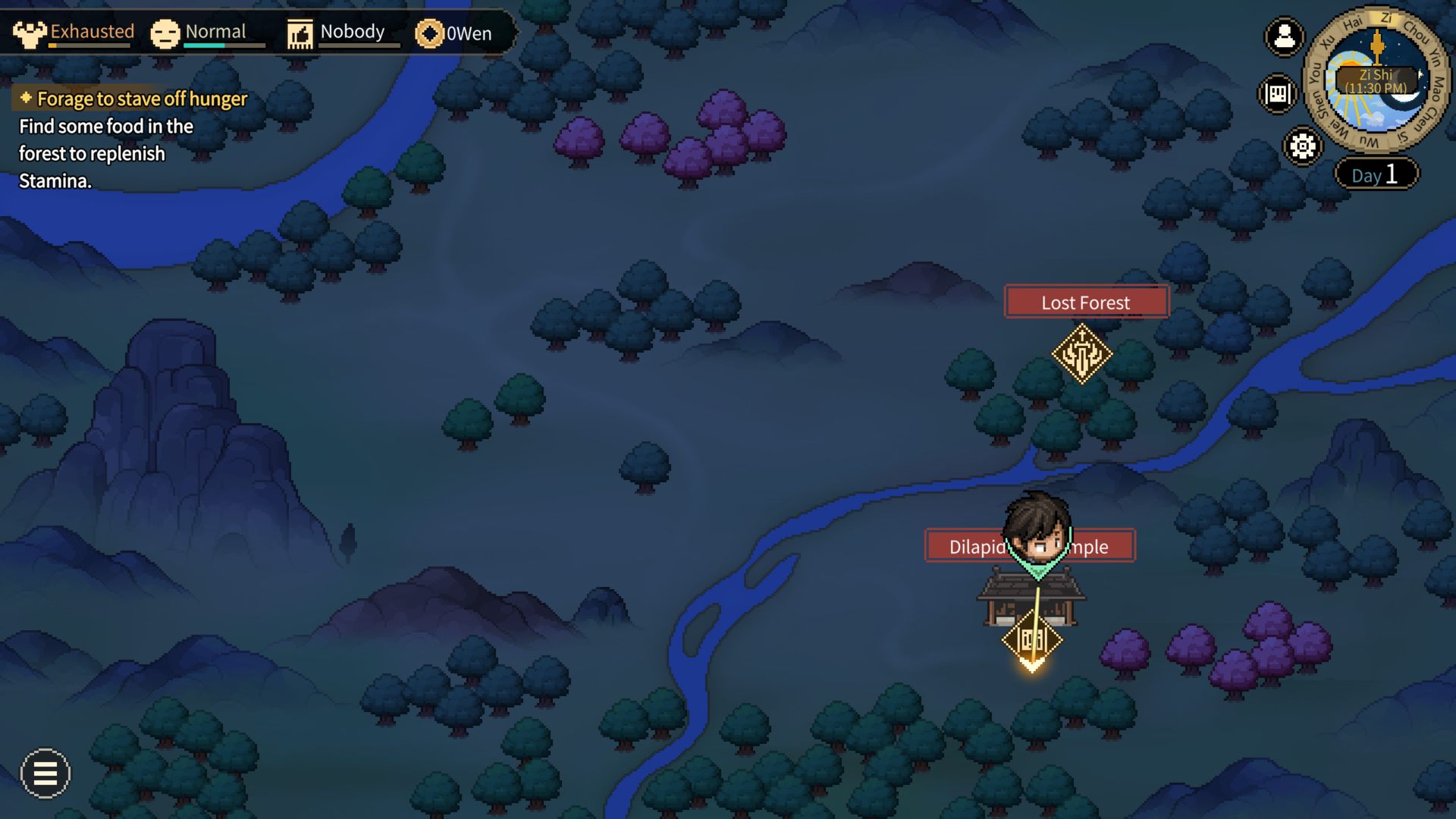This screenshot has width=1456, height=819.
Task: Travel to the Lost Forest diamond marker
Action: pos(1081,353)
